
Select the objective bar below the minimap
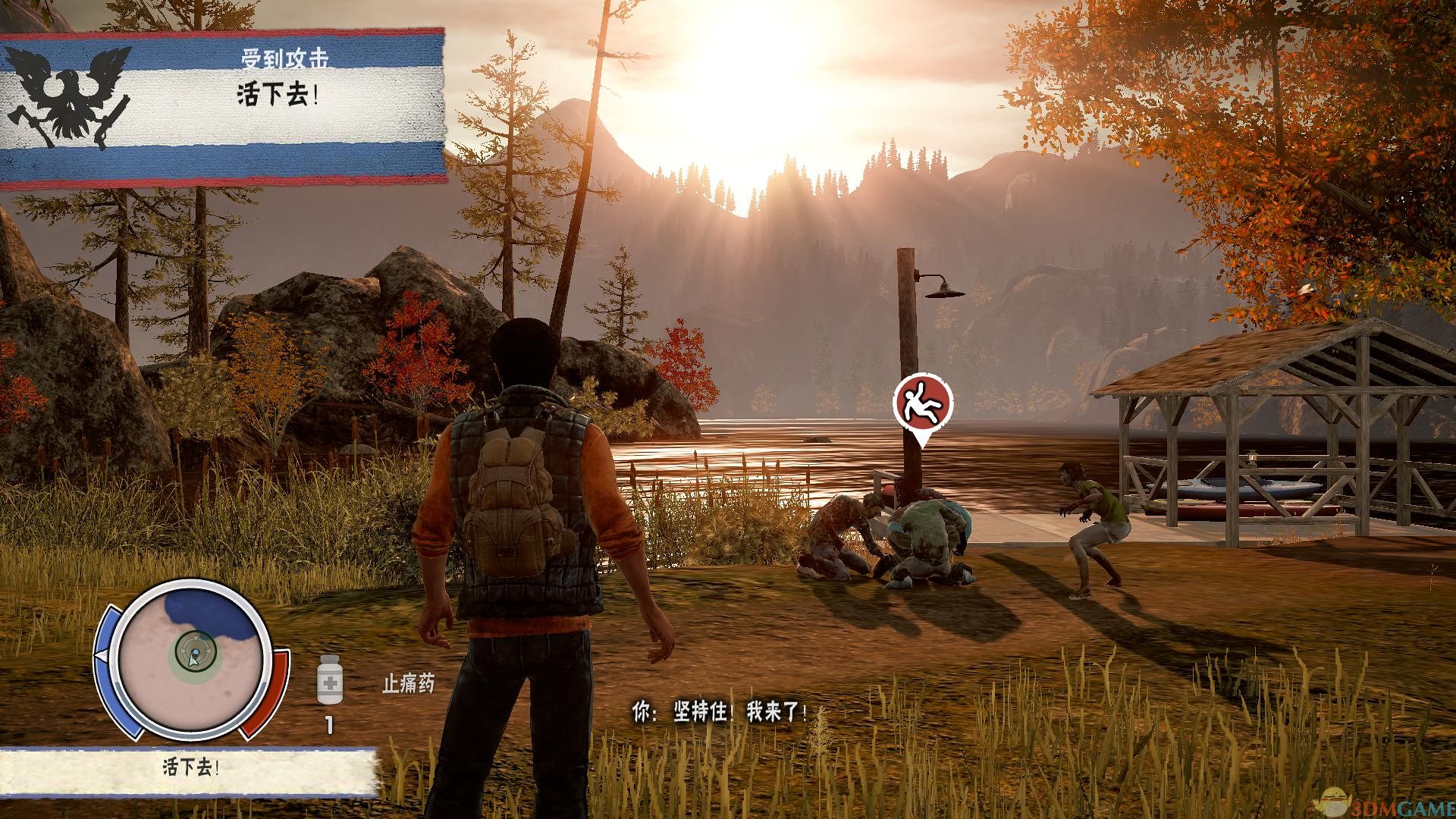(x=189, y=769)
